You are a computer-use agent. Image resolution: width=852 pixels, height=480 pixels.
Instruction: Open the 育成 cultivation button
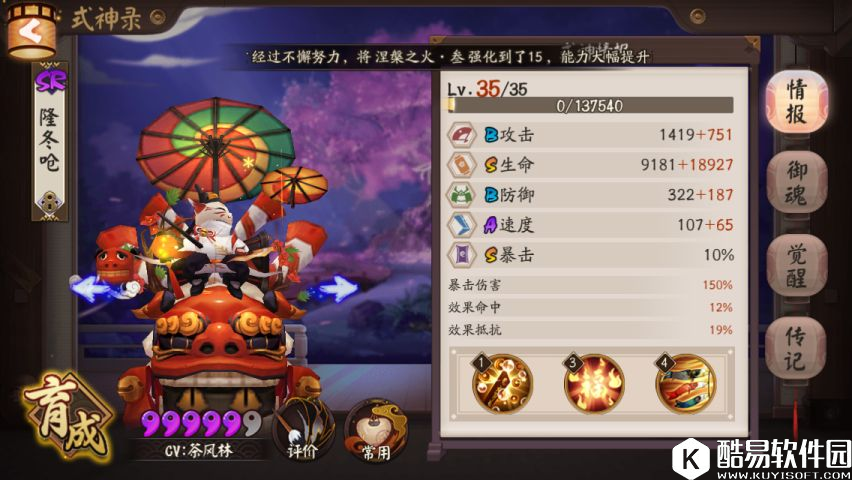[x=70, y=416]
